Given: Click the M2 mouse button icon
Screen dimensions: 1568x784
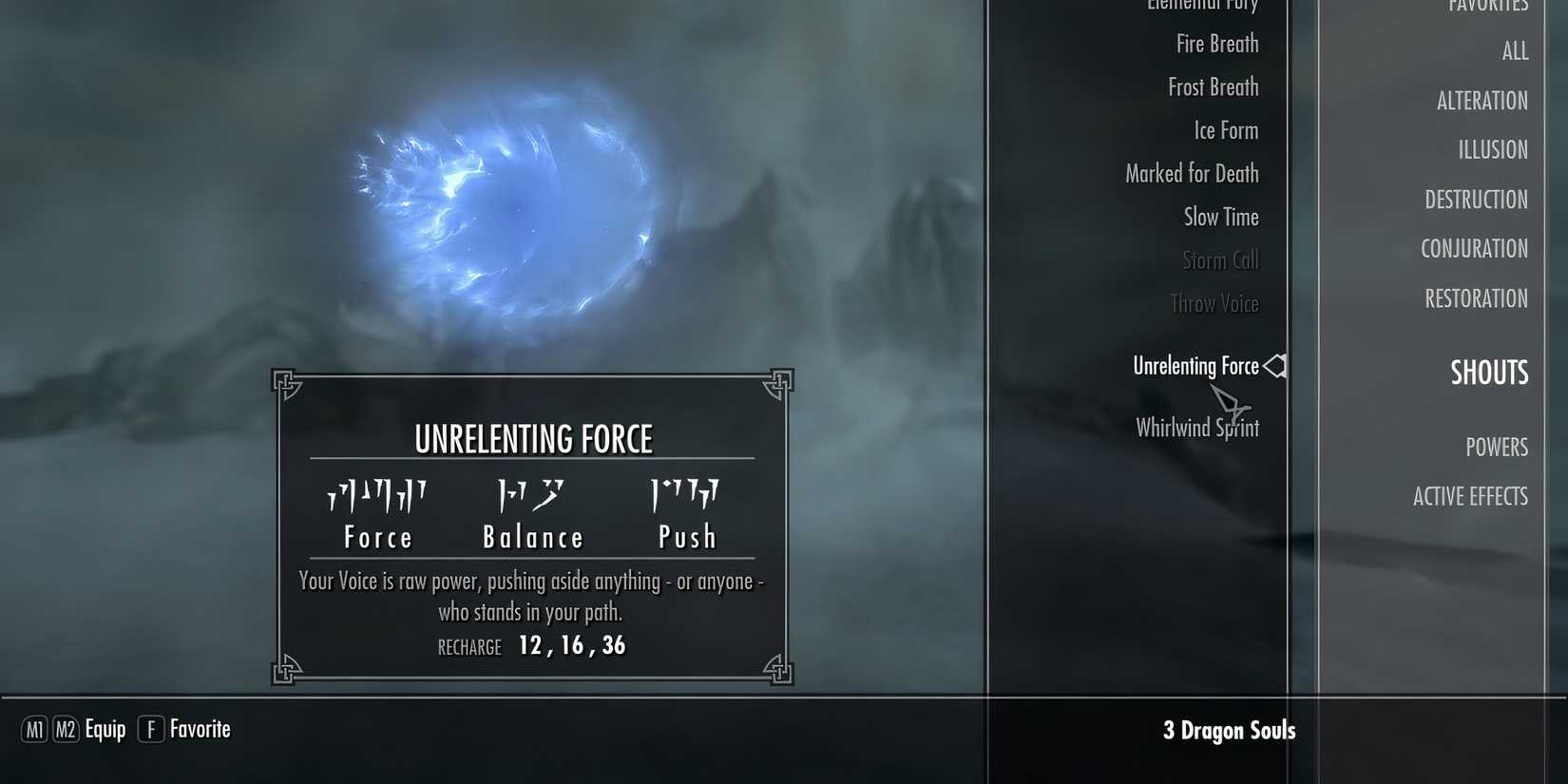Looking at the screenshot, I should pos(67,730).
